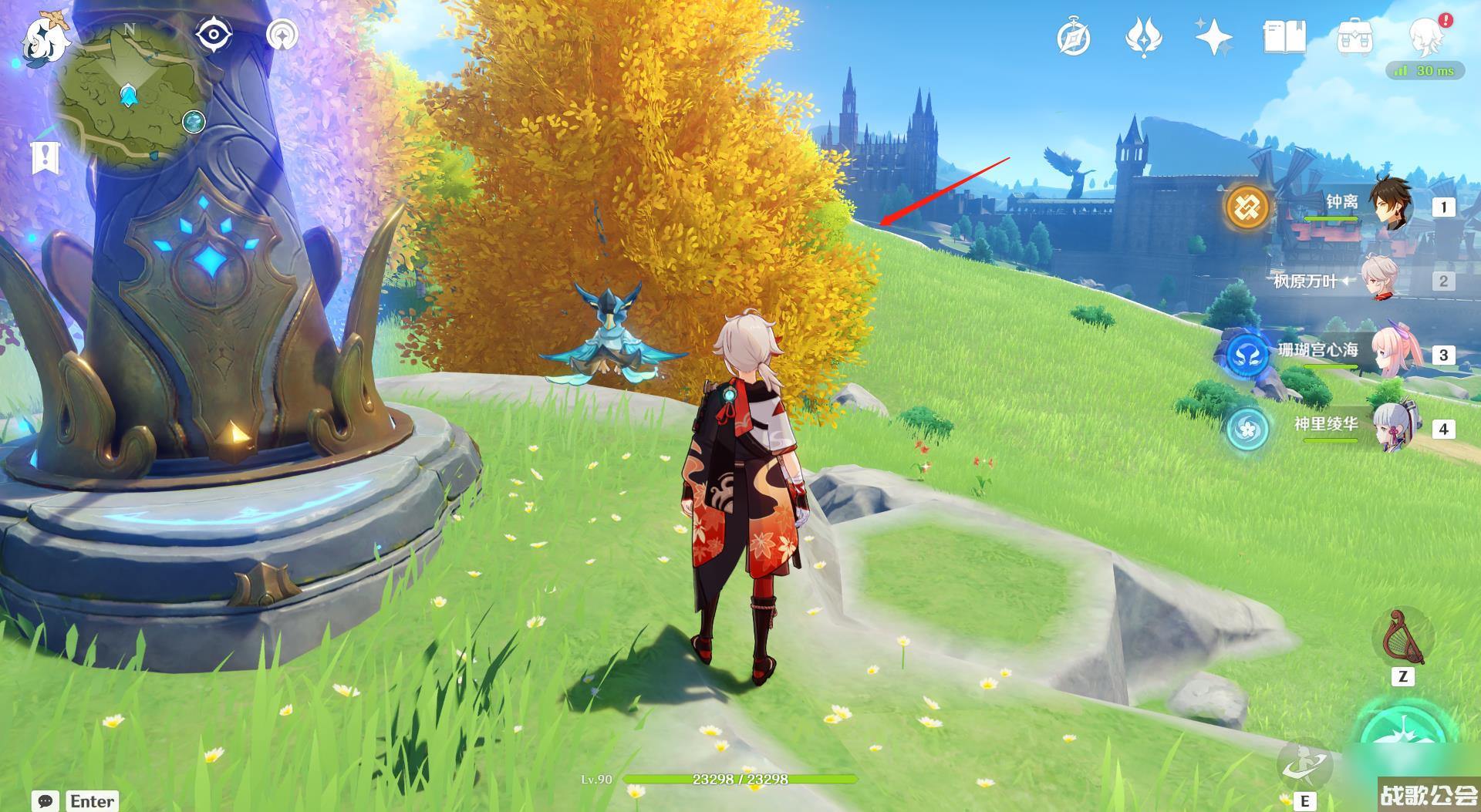Open the quest log bookmark icon
Screen dimensions: 1481x812
pos(46,157)
